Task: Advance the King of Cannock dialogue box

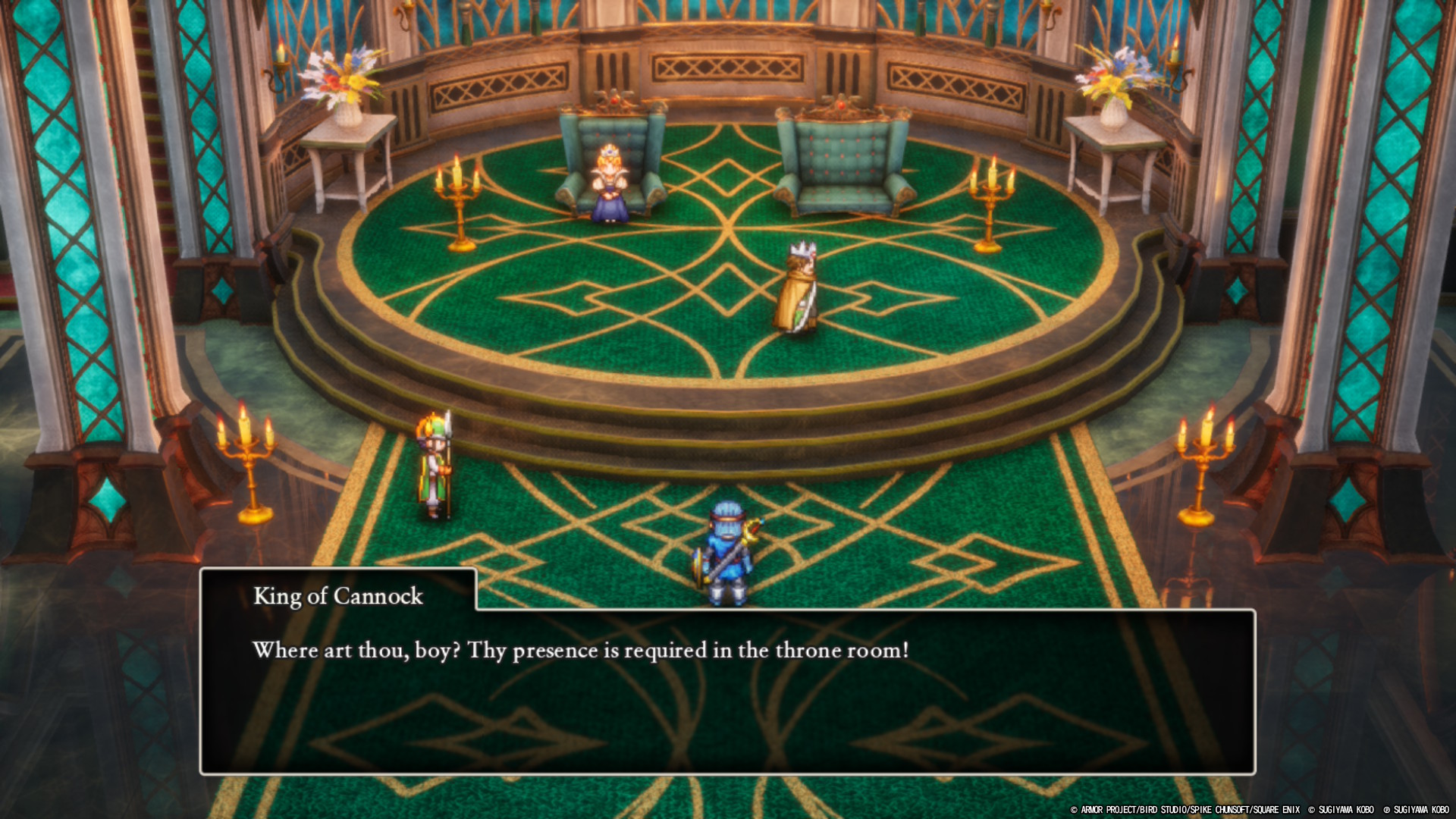Action: point(726,690)
